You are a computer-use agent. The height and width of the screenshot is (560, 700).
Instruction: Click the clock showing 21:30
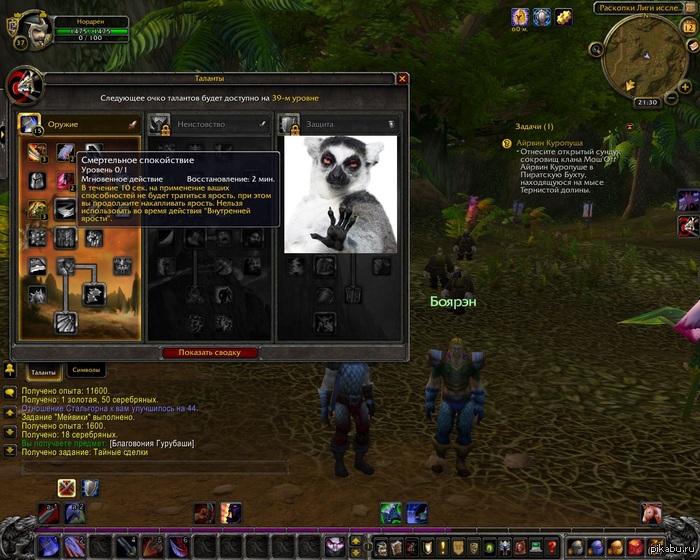(646, 102)
